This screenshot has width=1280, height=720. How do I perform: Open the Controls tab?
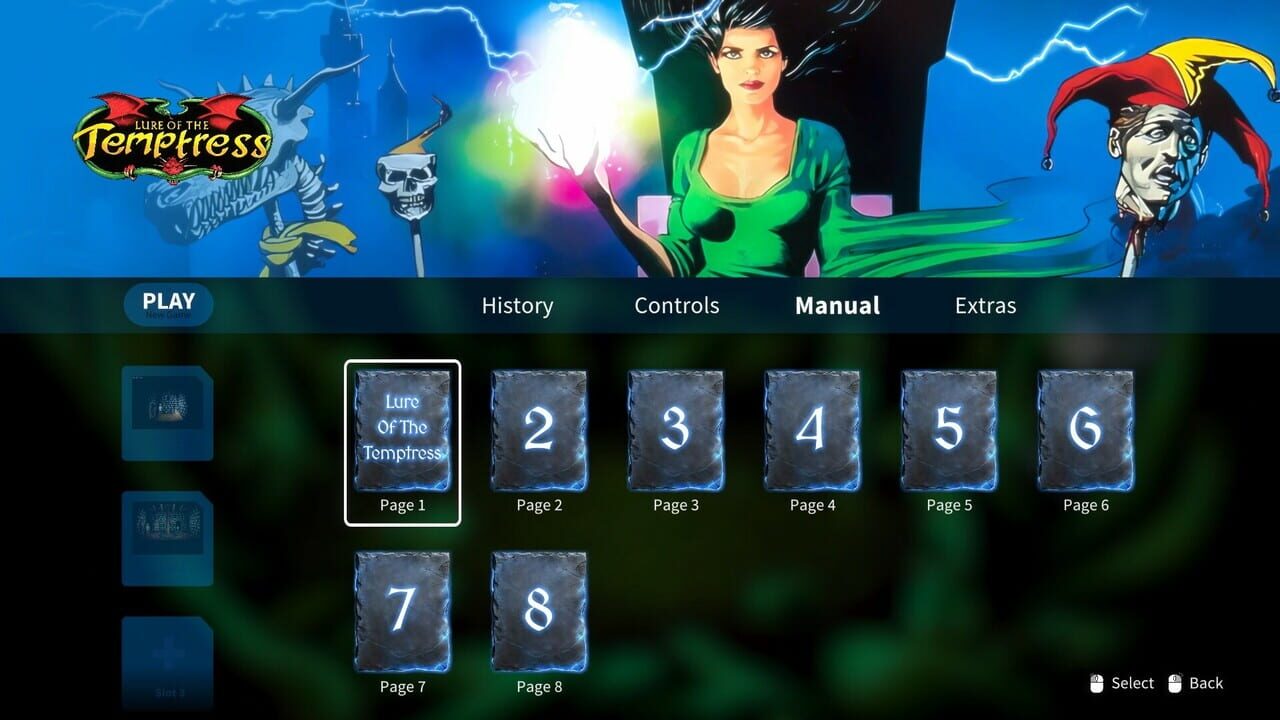(676, 305)
